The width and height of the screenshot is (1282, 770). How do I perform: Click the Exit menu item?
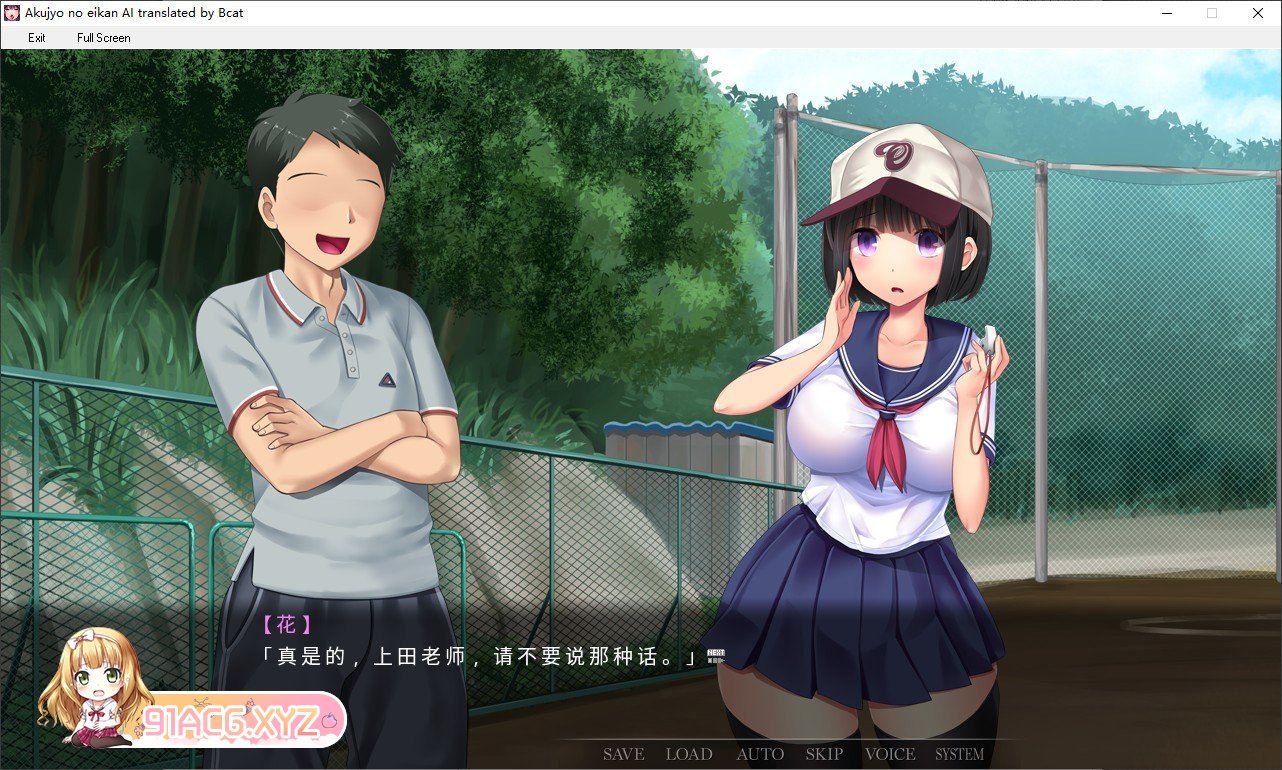tap(37, 38)
